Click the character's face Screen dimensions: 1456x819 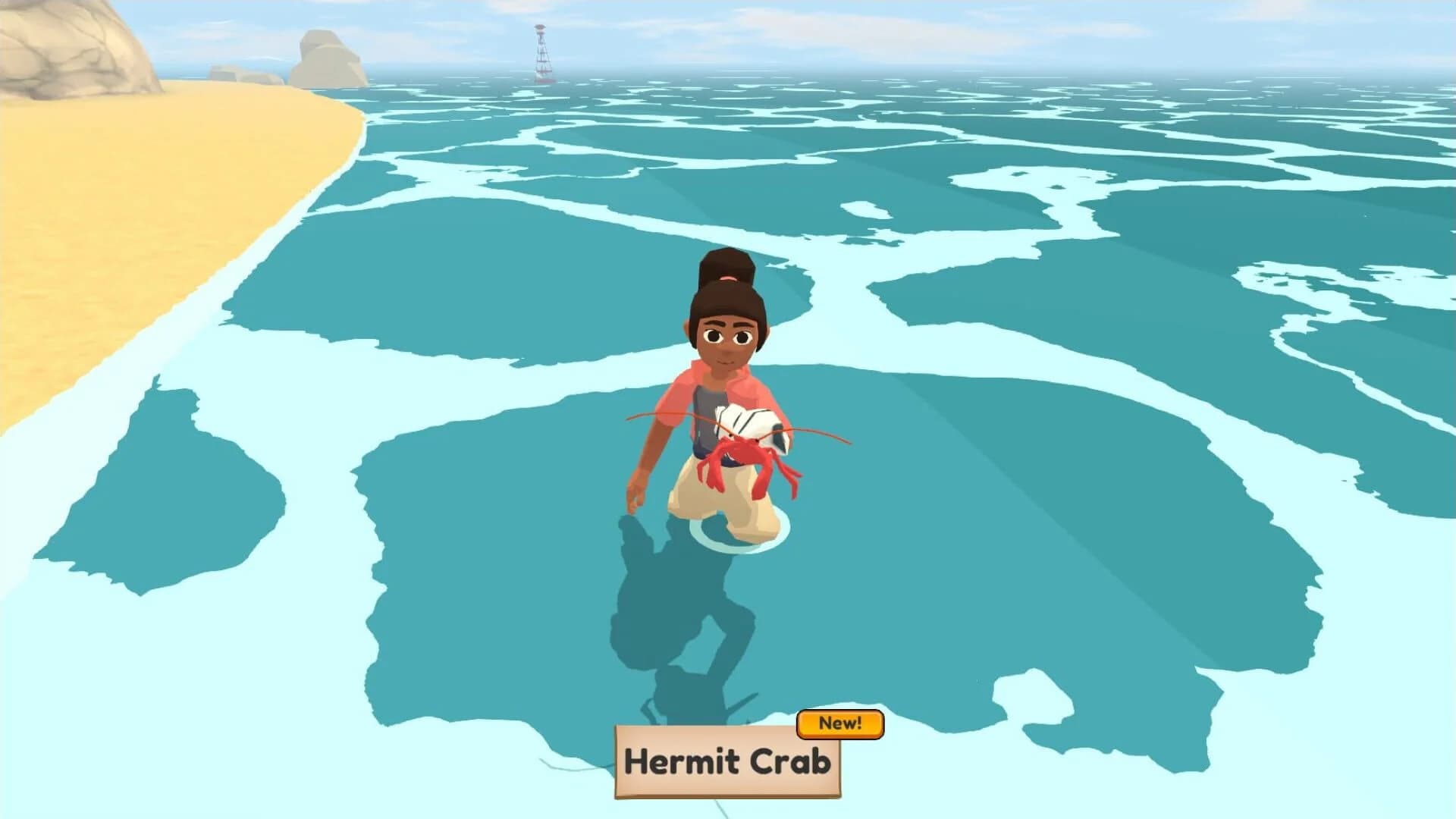point(726,341)
